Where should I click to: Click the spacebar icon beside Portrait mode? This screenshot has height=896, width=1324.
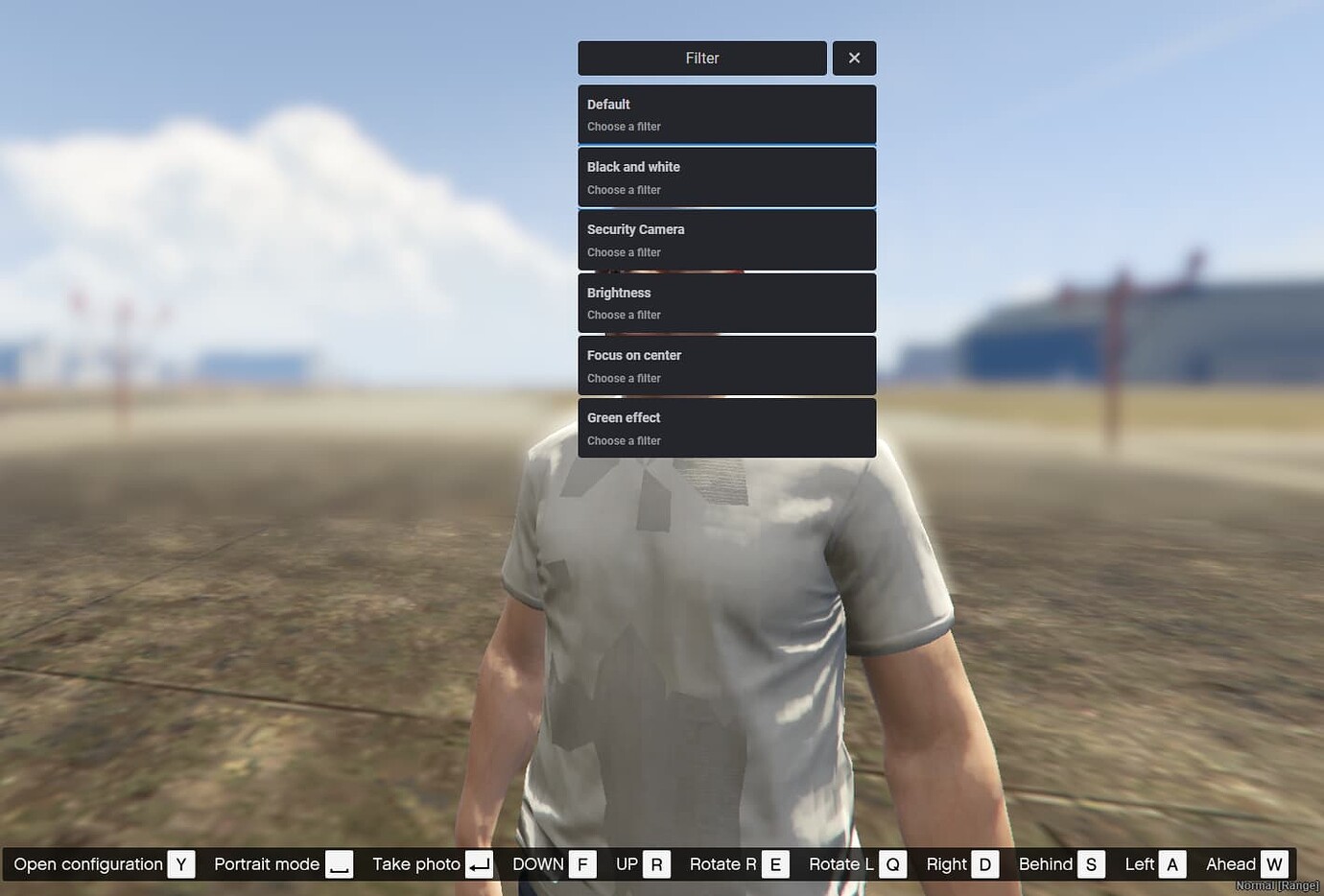pos(338,863)
